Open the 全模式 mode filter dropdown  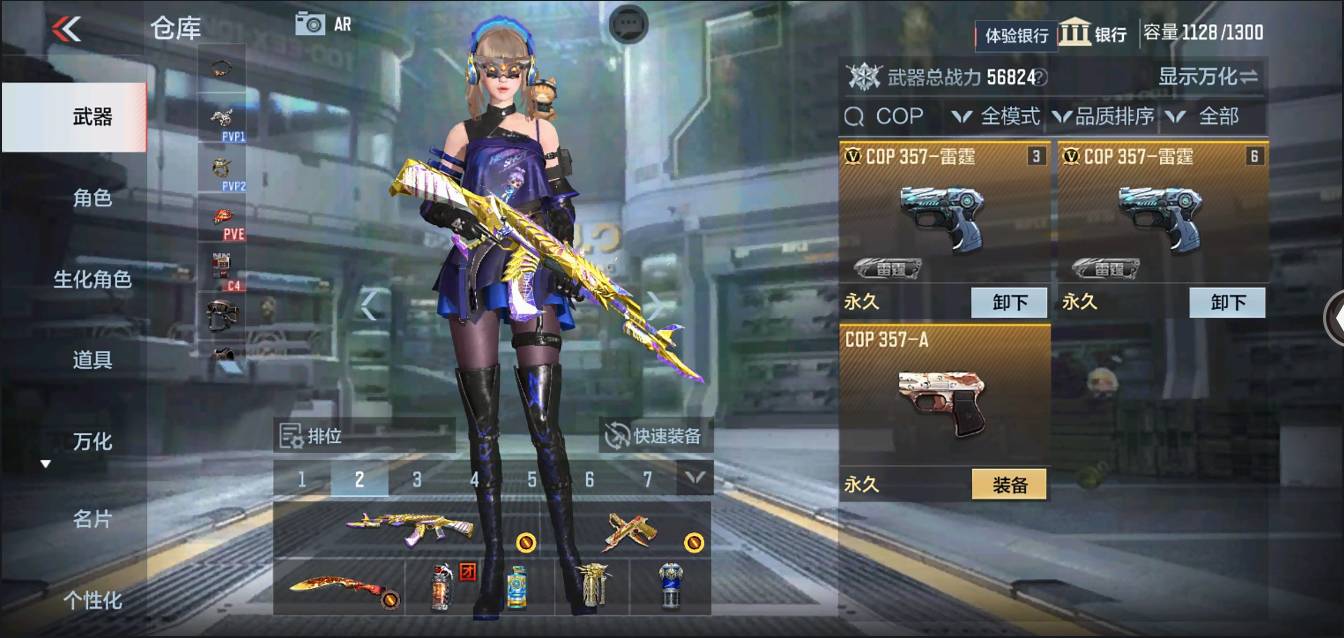click(996, 116)
